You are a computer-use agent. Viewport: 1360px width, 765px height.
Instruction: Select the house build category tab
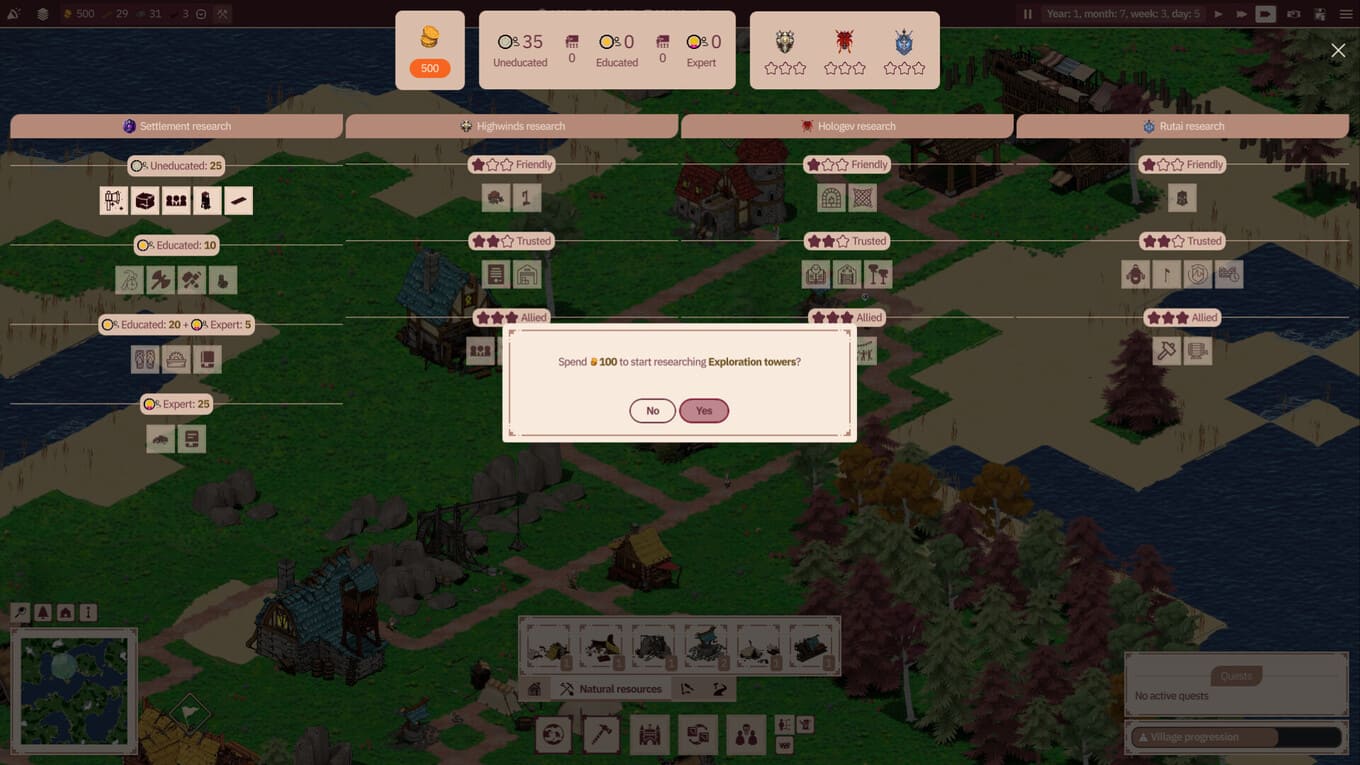[x=535, y=689]
